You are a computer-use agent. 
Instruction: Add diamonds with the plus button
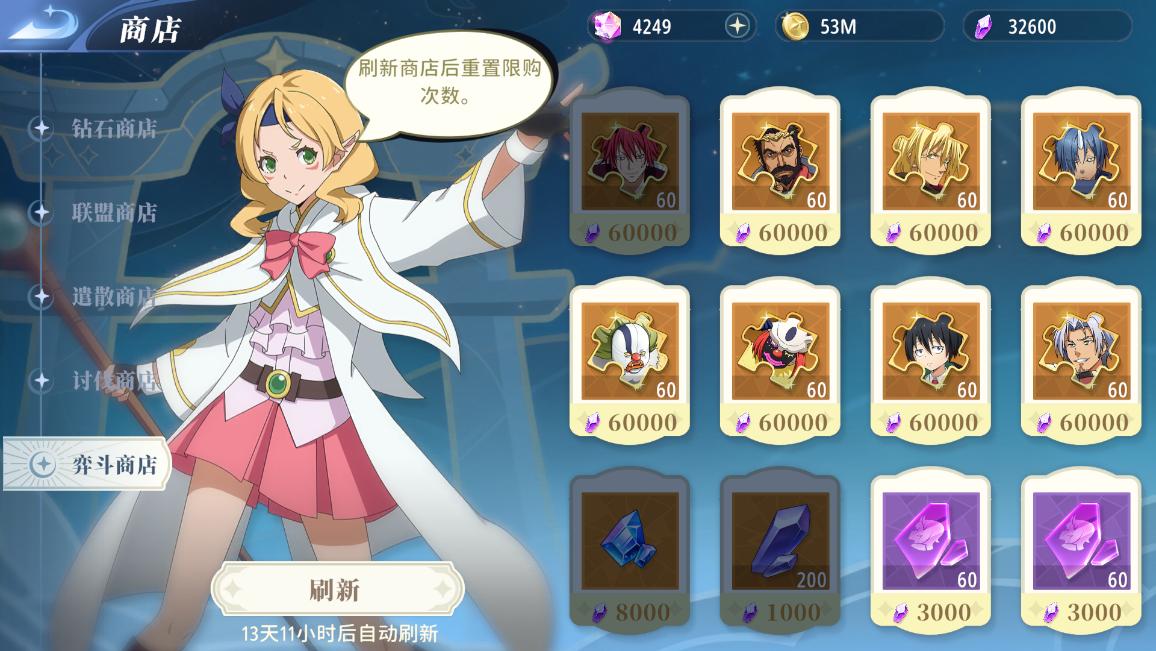tap(738, 27)
